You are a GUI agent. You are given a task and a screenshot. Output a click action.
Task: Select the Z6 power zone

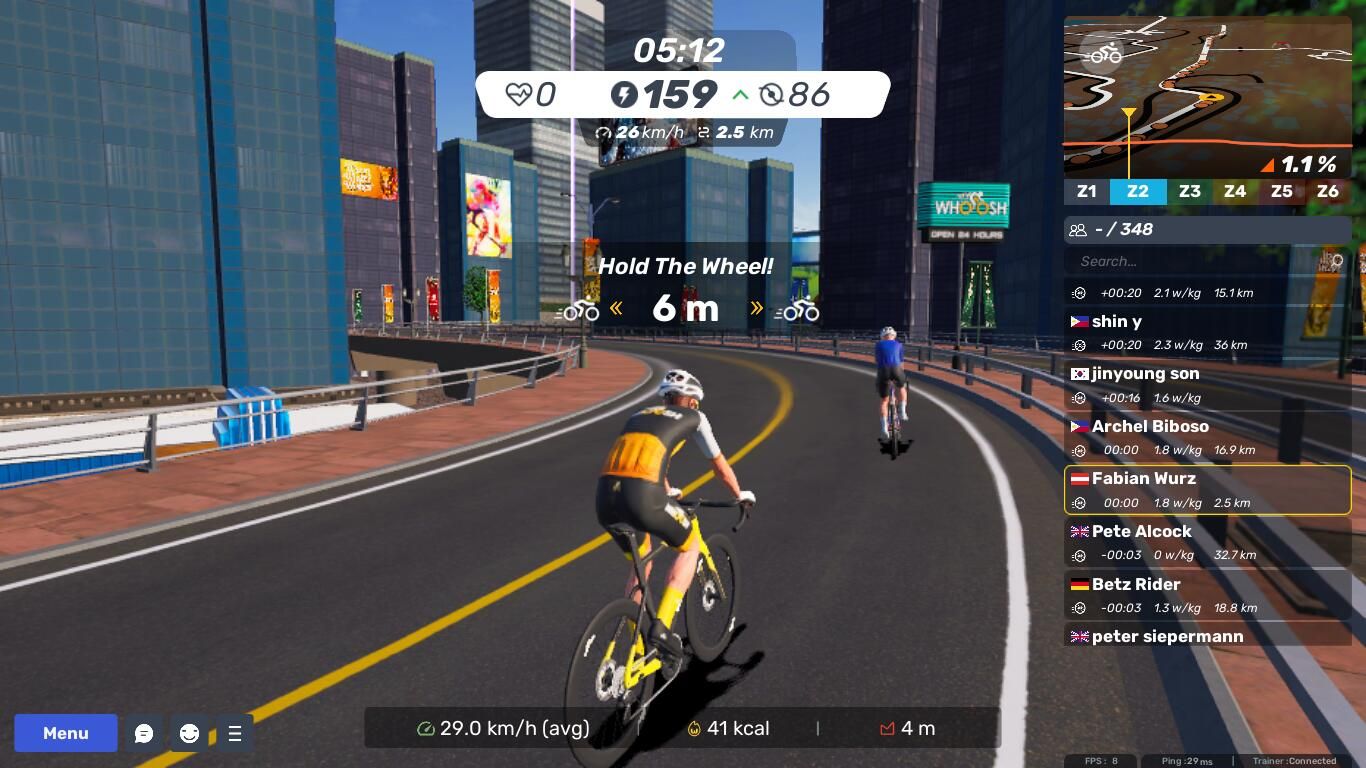click(x=1327, y=191)
